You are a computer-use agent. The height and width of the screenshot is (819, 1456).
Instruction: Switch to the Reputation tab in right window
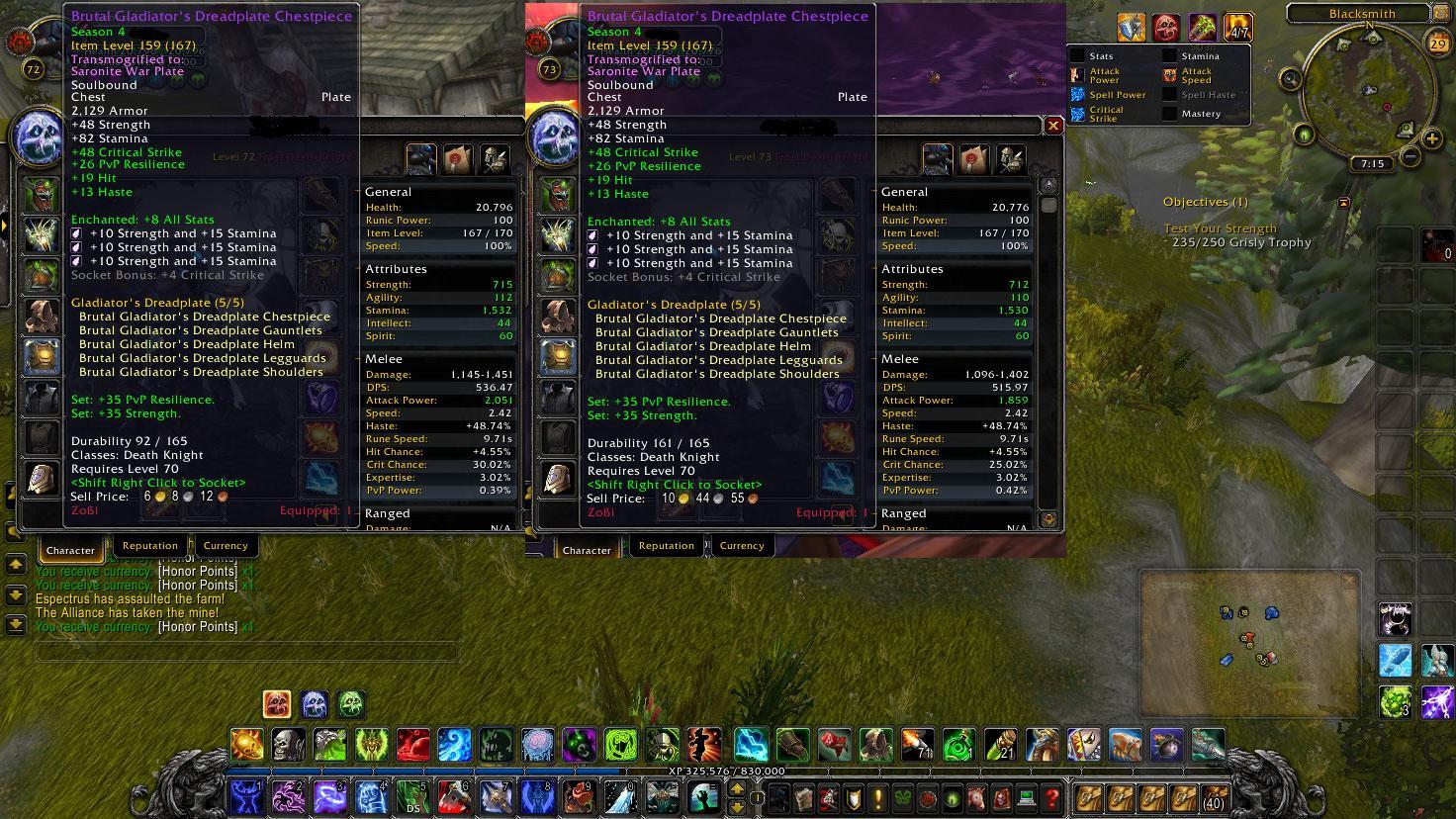(666, 546)
